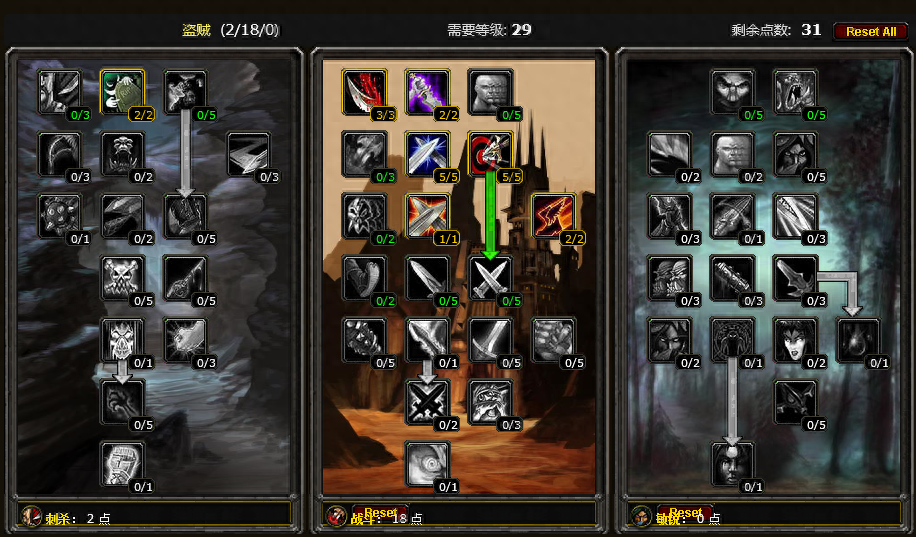
Task: Choose the Adrenaline Rush talent icon
Action: [x=427, y=463]
